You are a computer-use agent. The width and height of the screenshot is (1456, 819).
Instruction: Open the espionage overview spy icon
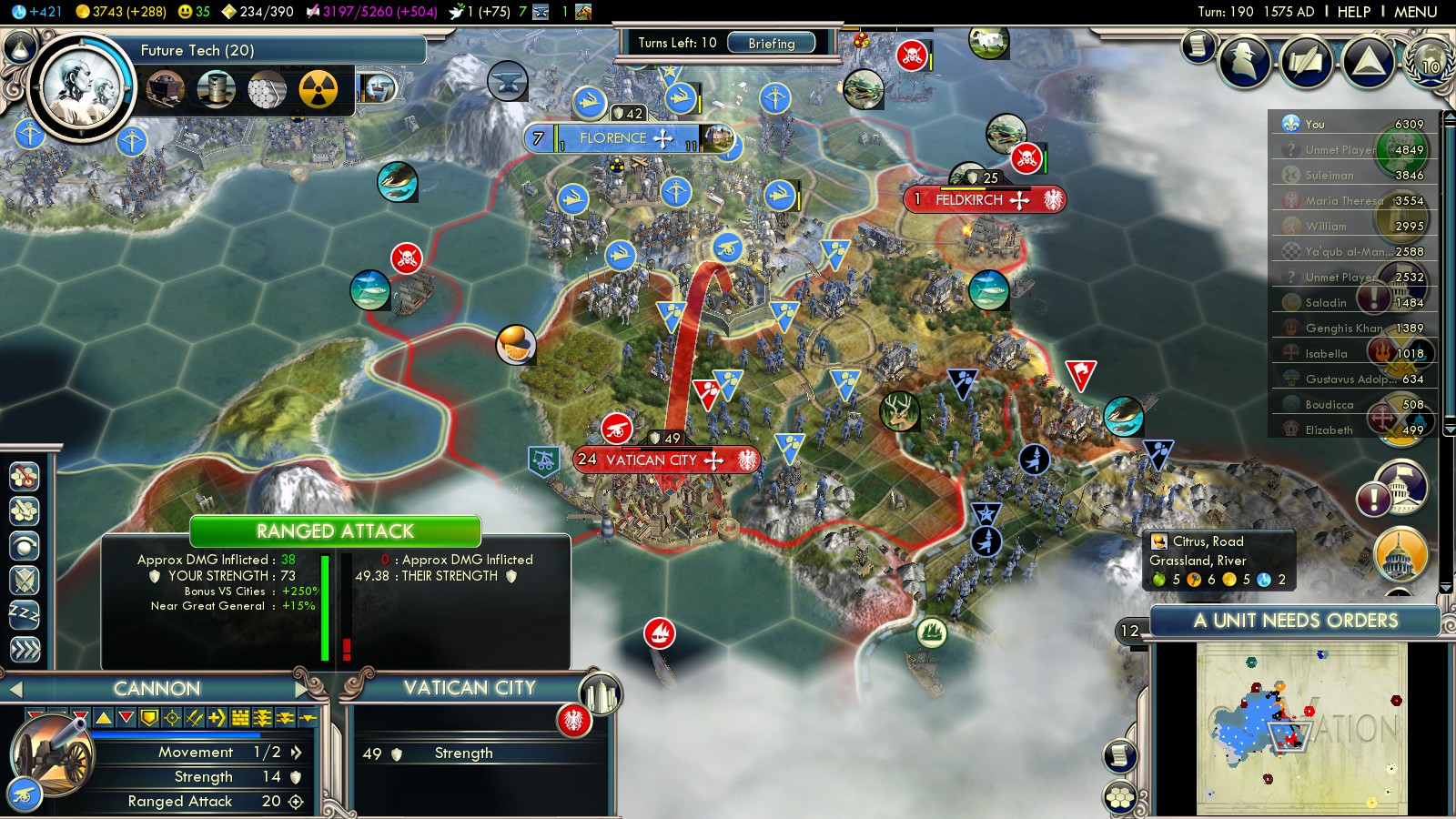point(1245,61)
